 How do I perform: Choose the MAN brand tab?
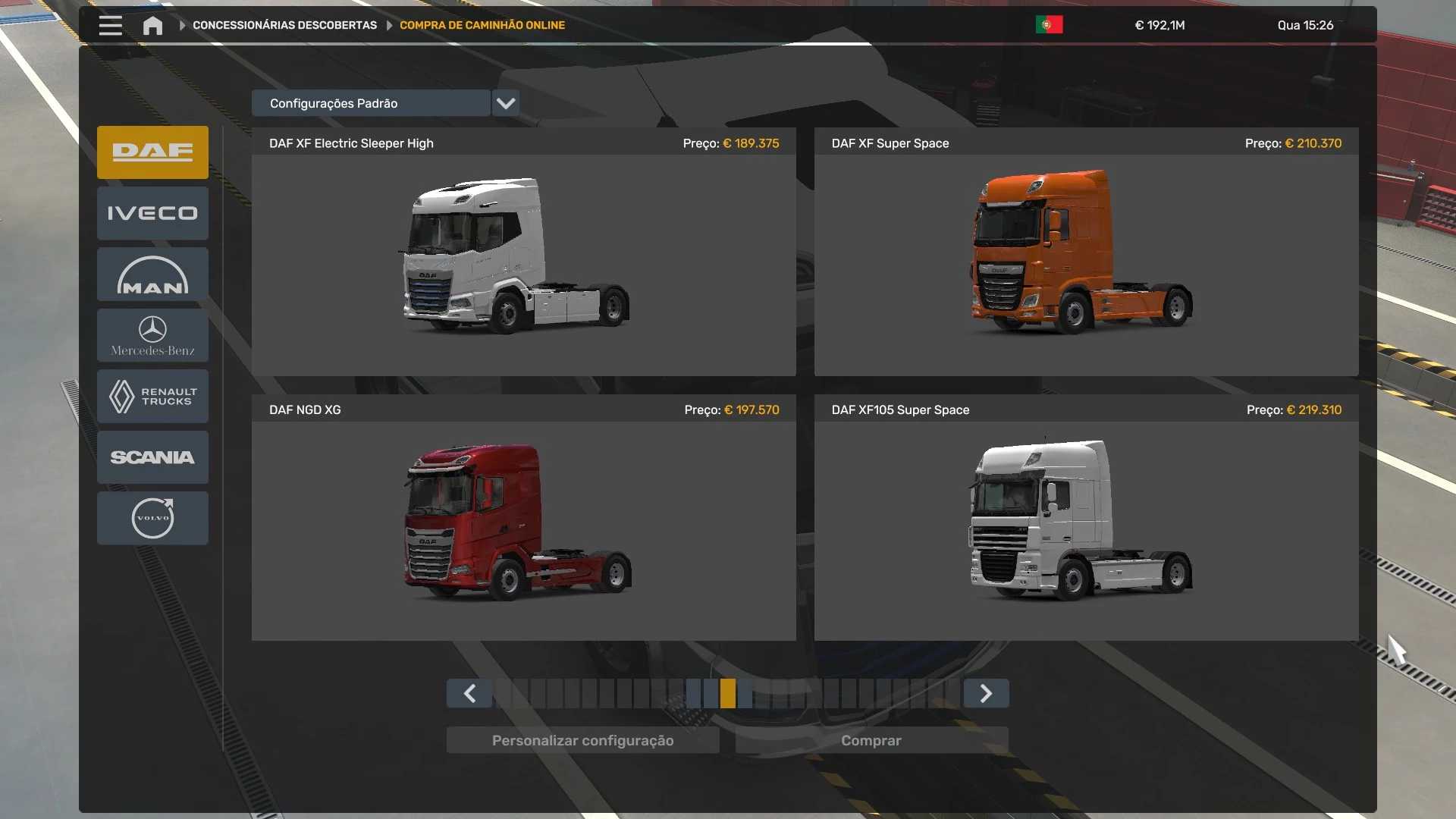tap(152, 275)
